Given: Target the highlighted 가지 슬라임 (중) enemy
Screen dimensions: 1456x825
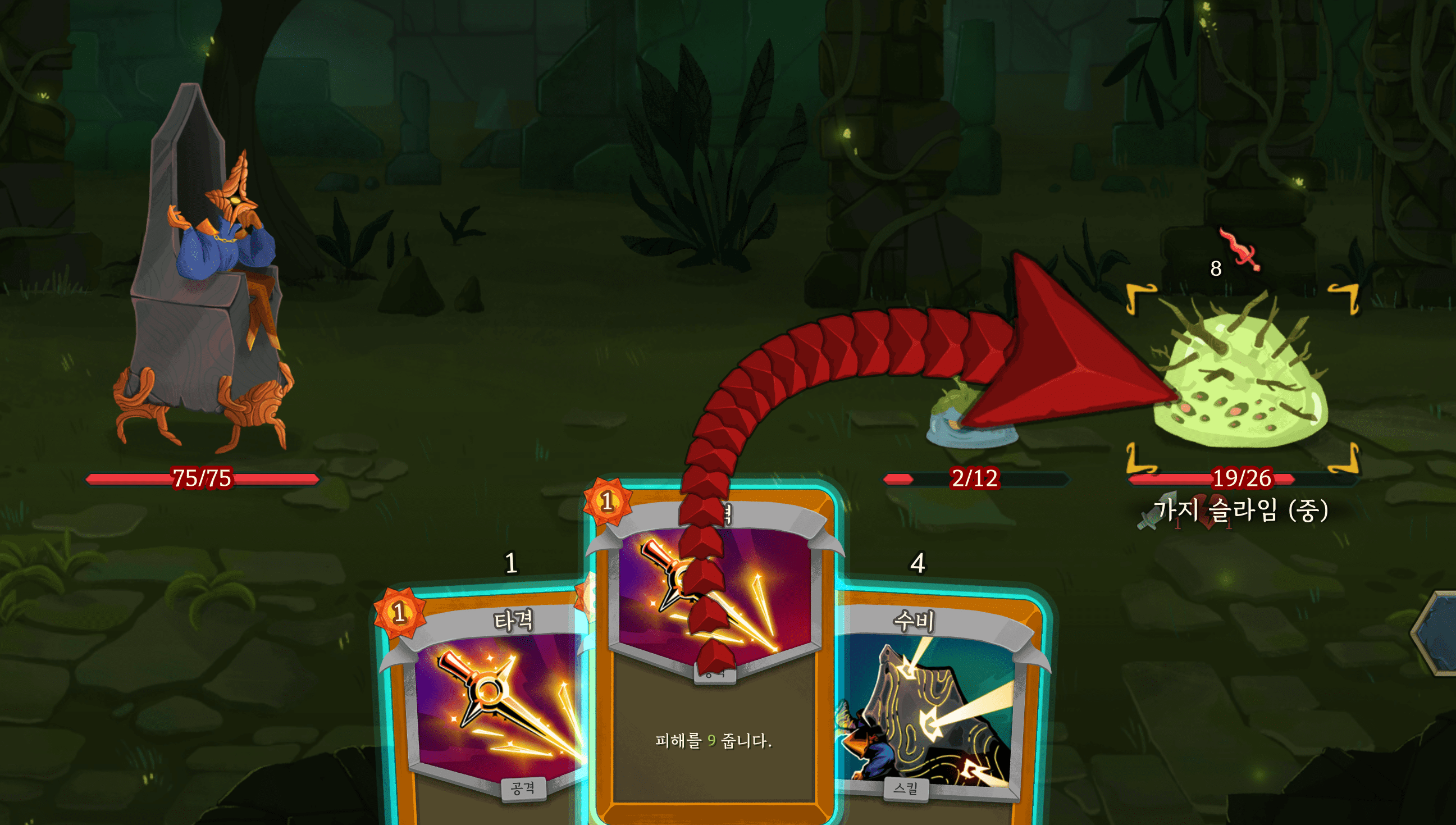Looking at the screenshot, I should [1241, 380].
